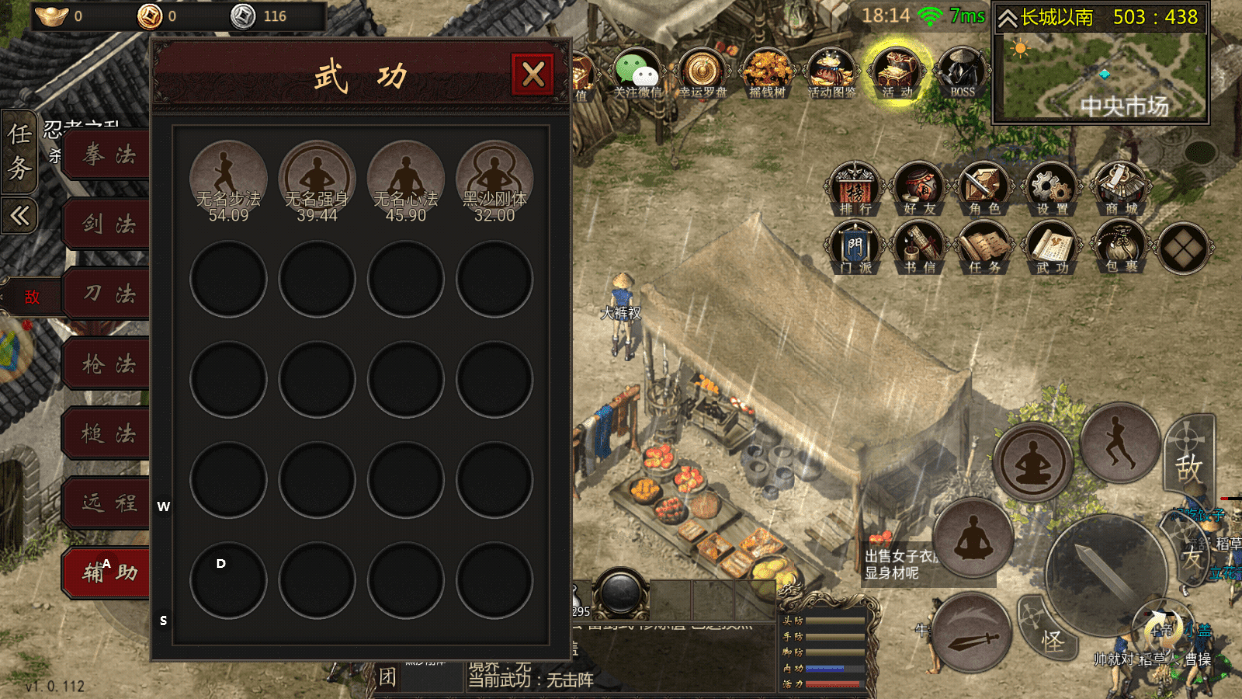The width and height of the screenshot is (1242, 699).
Task: Close the 武功 martial arts panel
Action: point(533,74)
